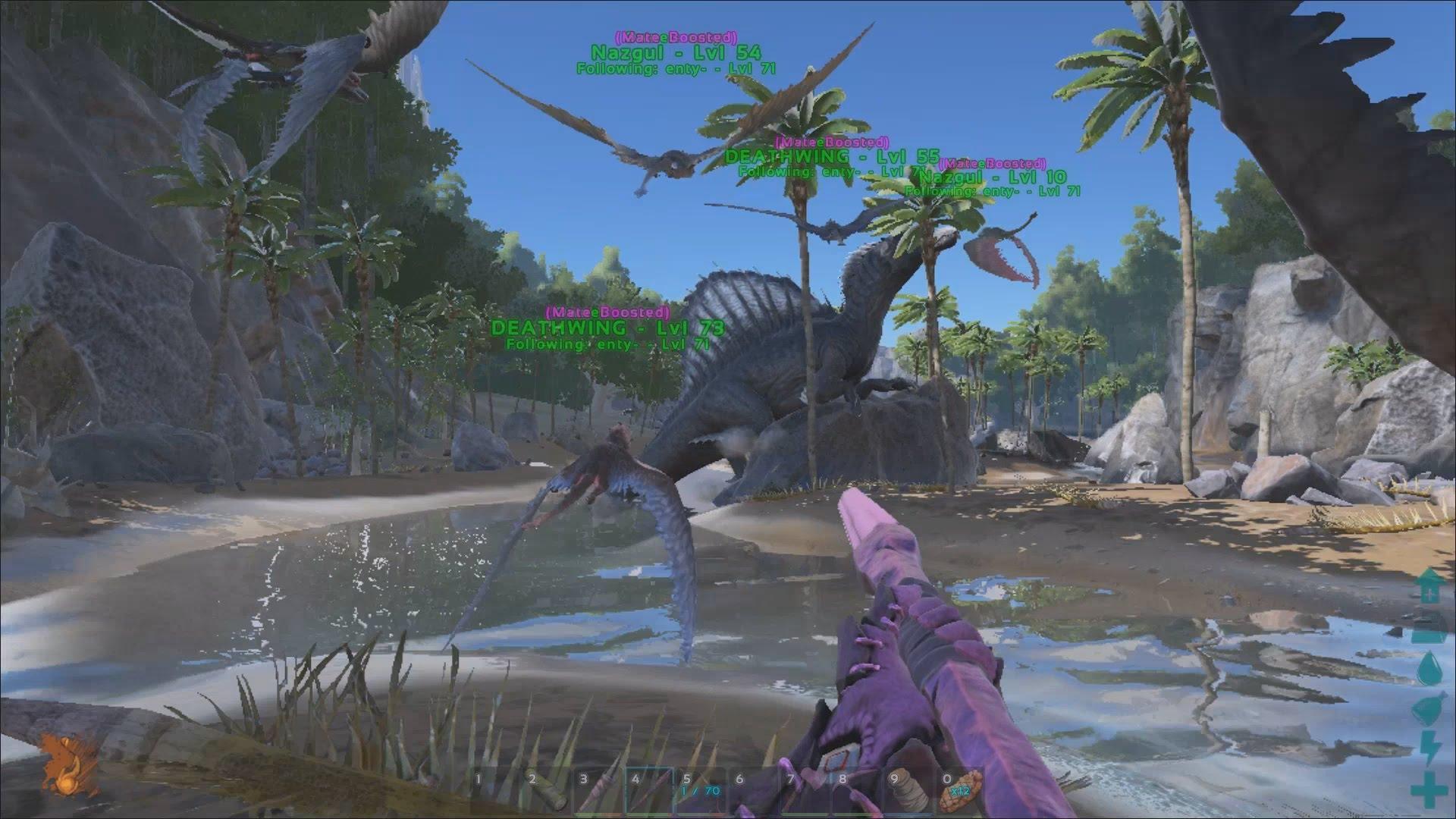The width and height of the screenshot is (1456, 819).
Task: Select the cylinder item in hotbar slot 2
Action: [x=544, y=792]
